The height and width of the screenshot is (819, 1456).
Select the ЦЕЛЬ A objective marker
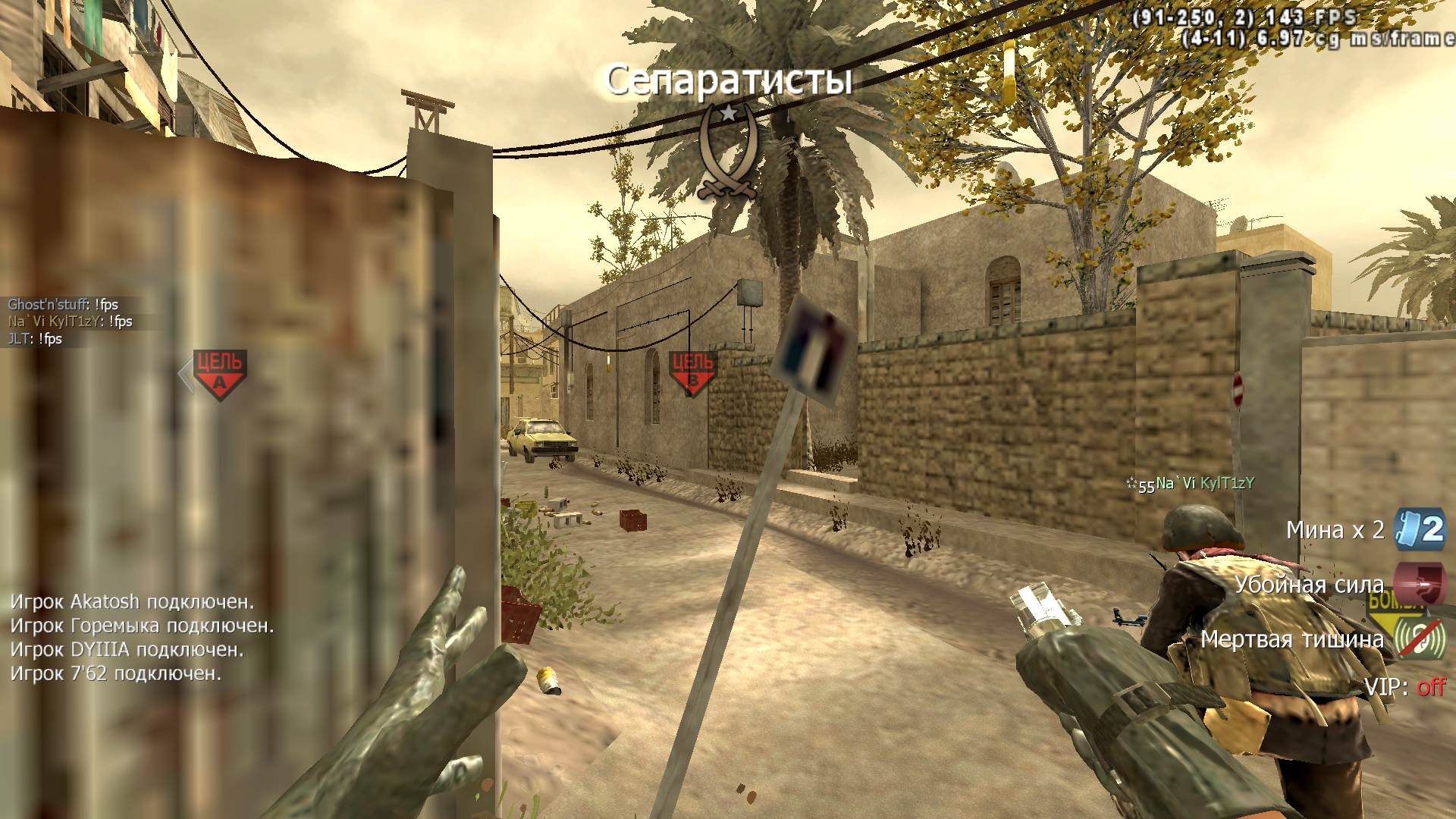(x=219, y=374)
